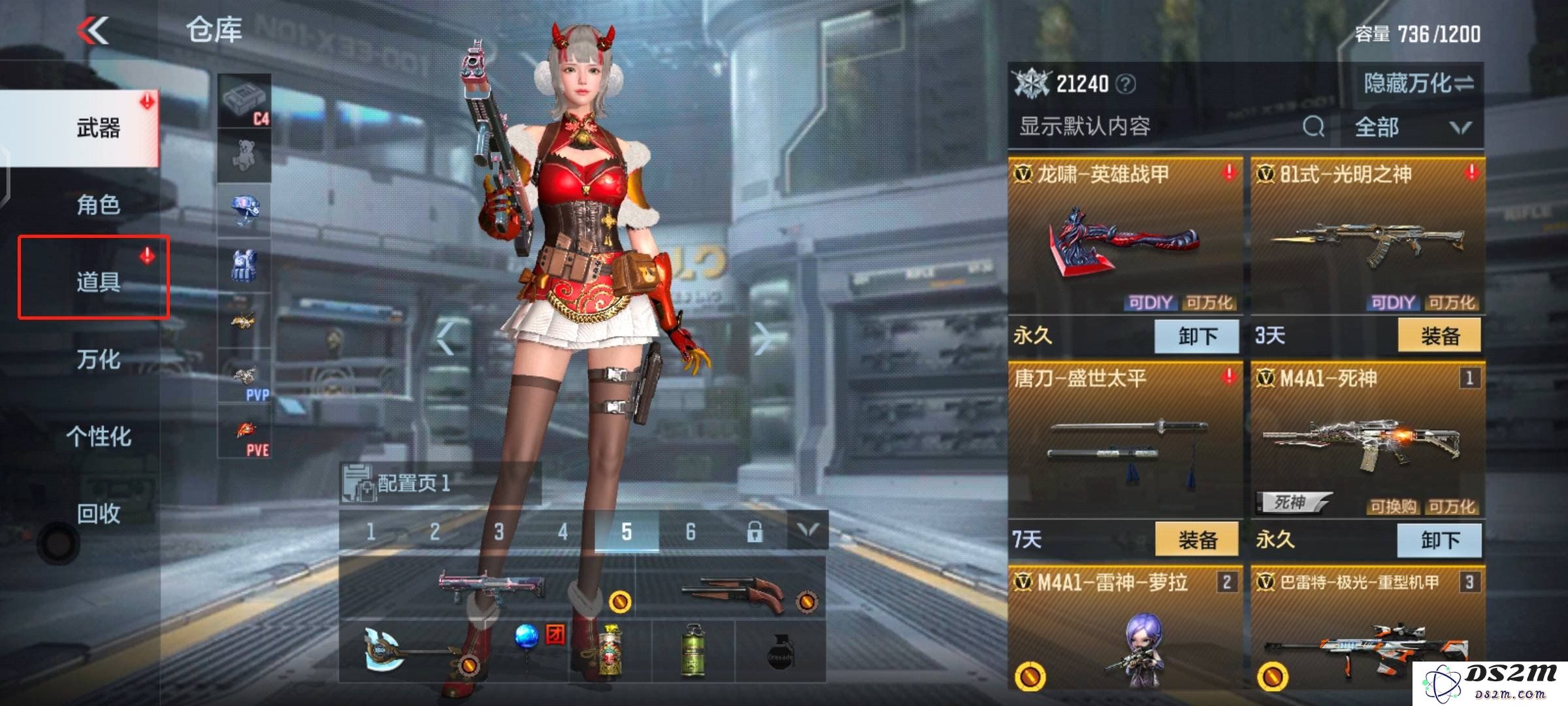The height and width of the screenshot is (706, 1568).
Task: Expand the loadout dropdown arrow
Action: [x=808, y=531]
